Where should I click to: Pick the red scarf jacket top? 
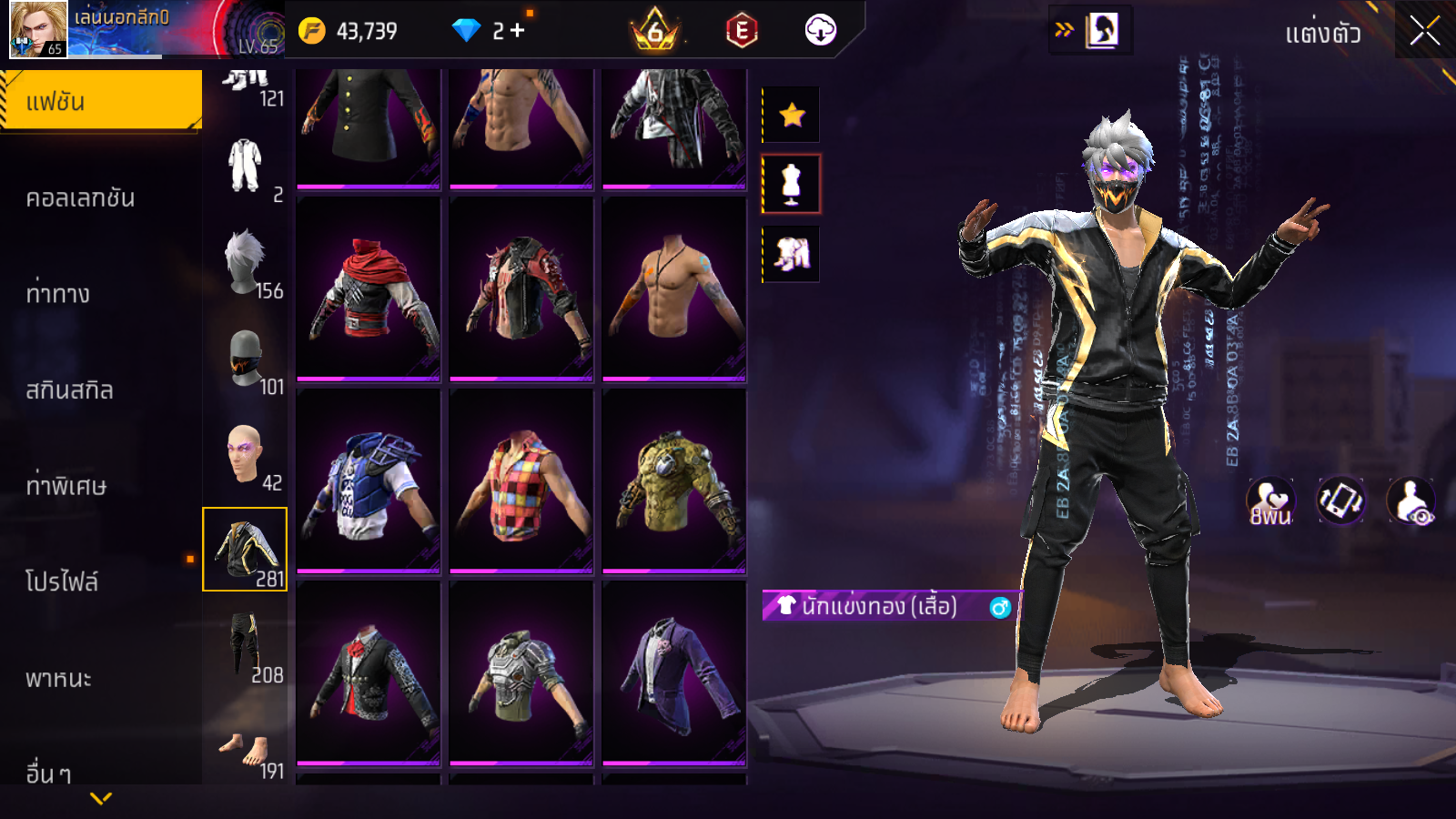click(x=369, y=288)
